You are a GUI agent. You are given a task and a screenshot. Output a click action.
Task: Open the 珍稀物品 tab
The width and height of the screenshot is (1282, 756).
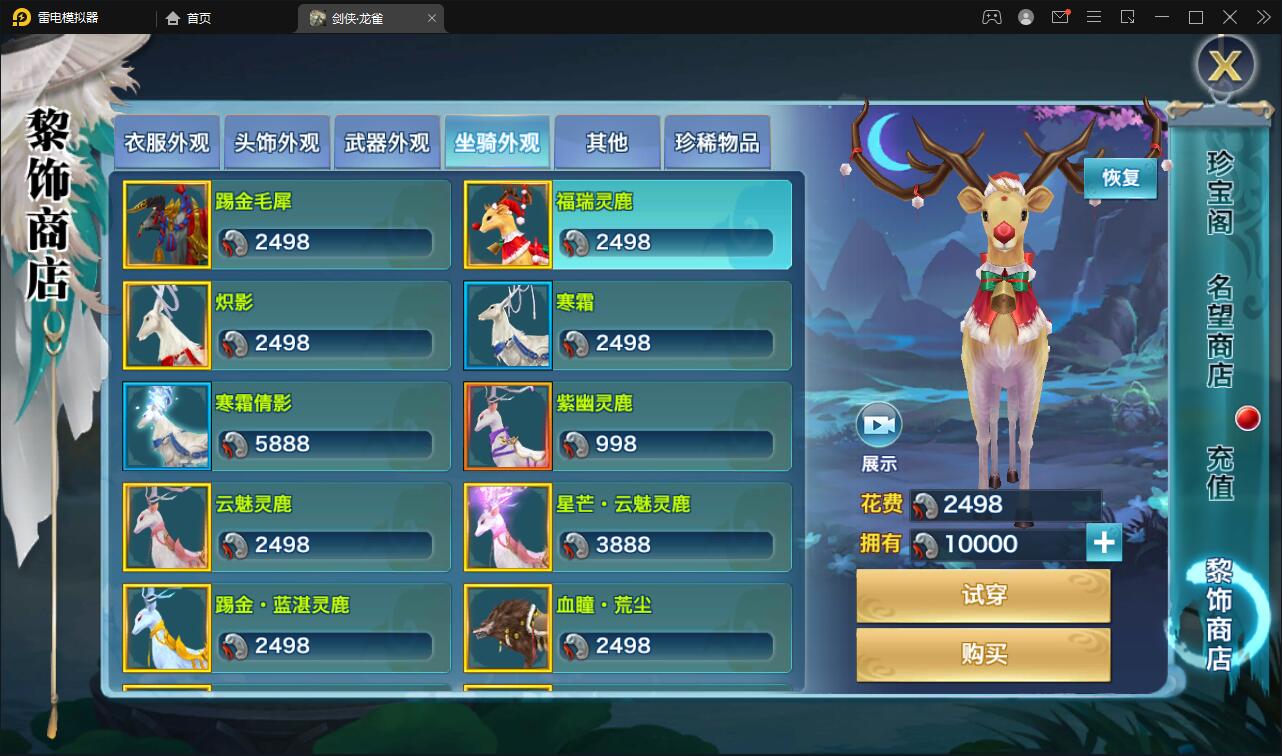pos(716,142)
